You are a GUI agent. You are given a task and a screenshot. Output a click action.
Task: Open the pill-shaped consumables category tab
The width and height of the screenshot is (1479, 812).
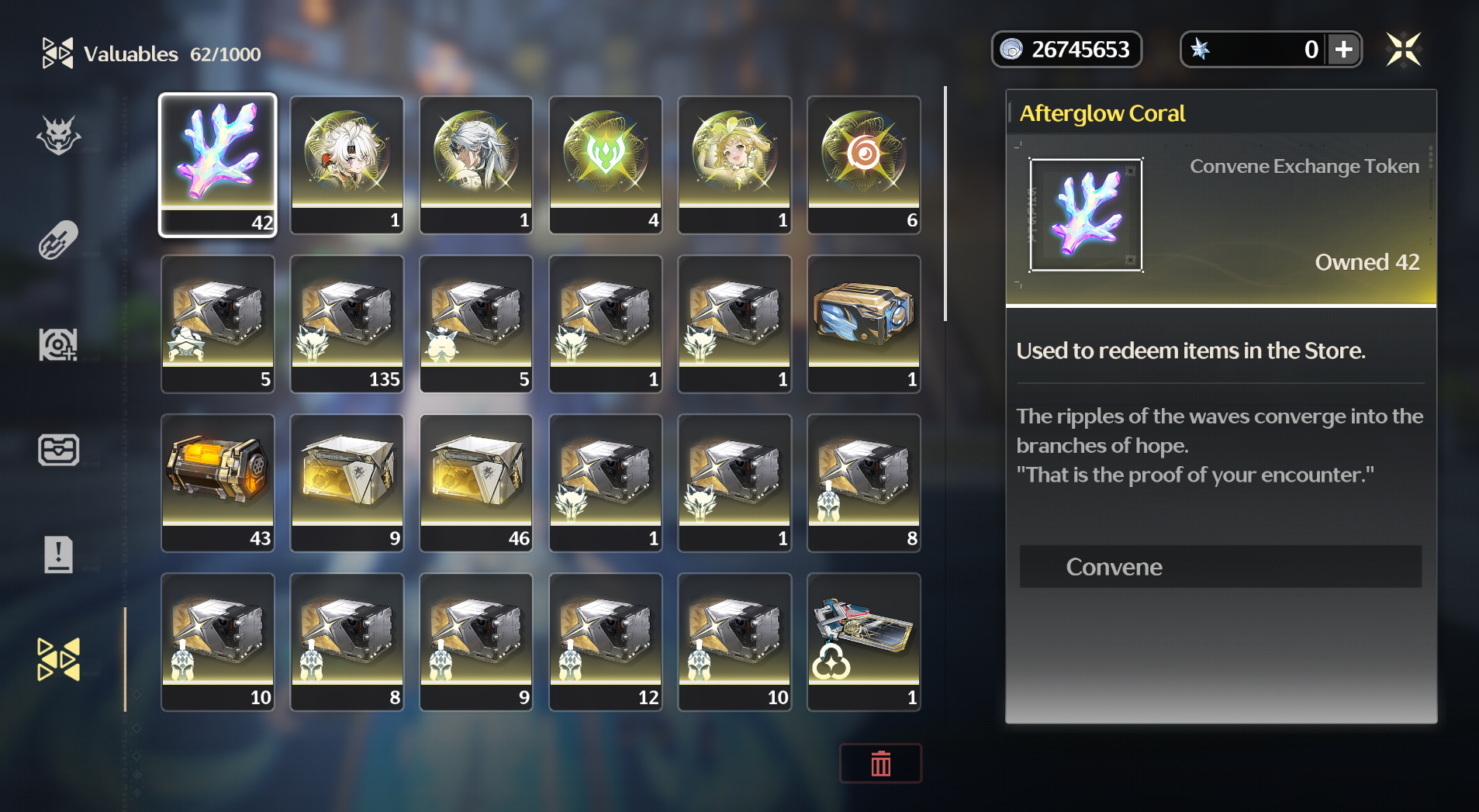tap(59, 240)
